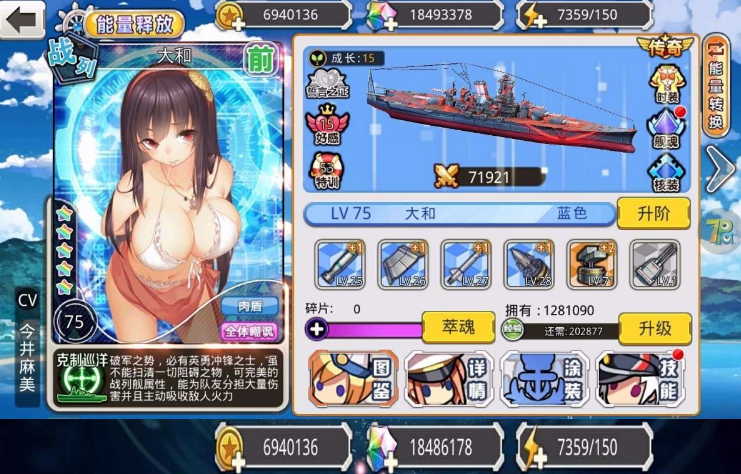Go back with the arrow button

click(x=22, y=22)
